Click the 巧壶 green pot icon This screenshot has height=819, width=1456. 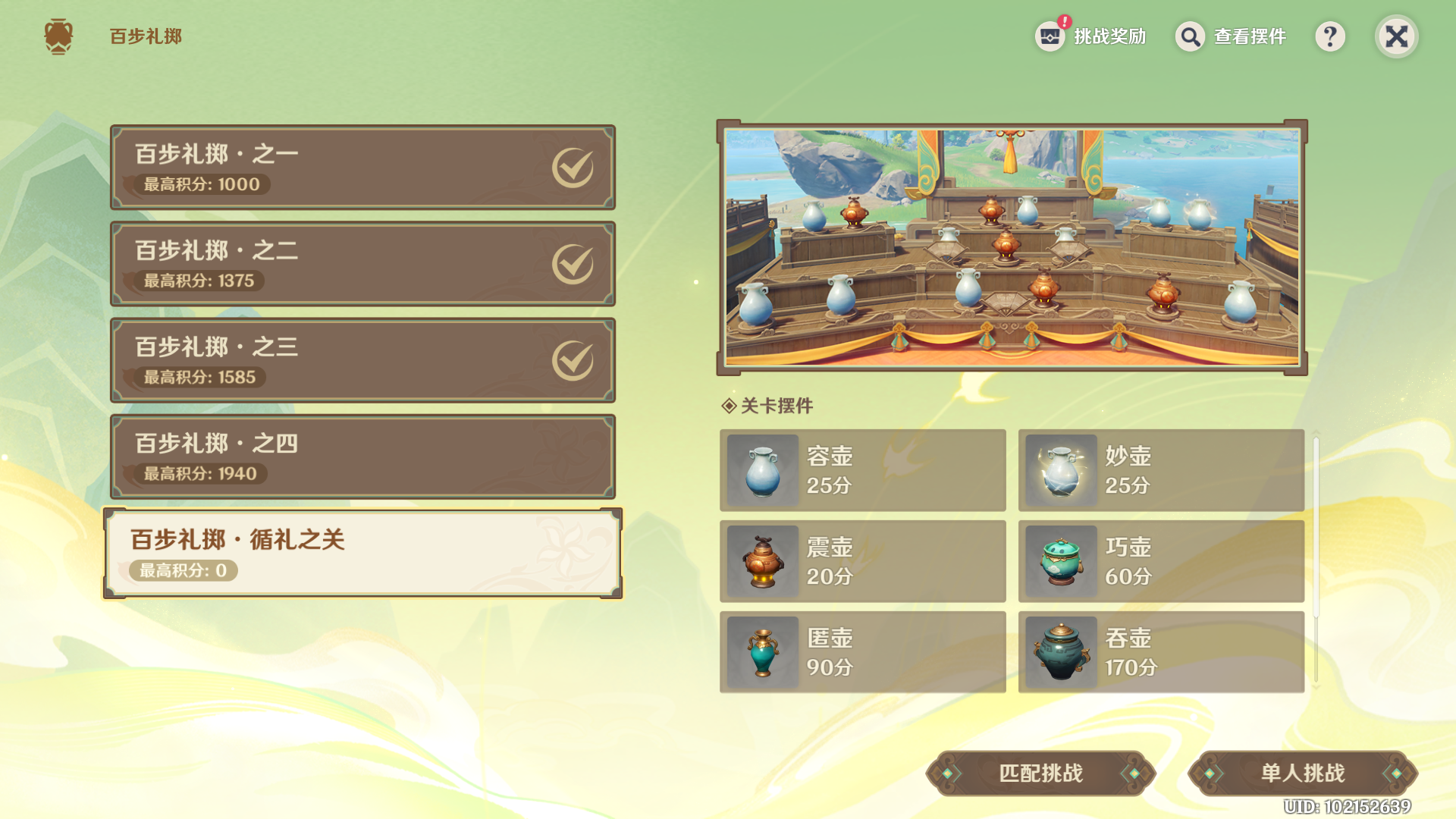(x=1059, y=561)
